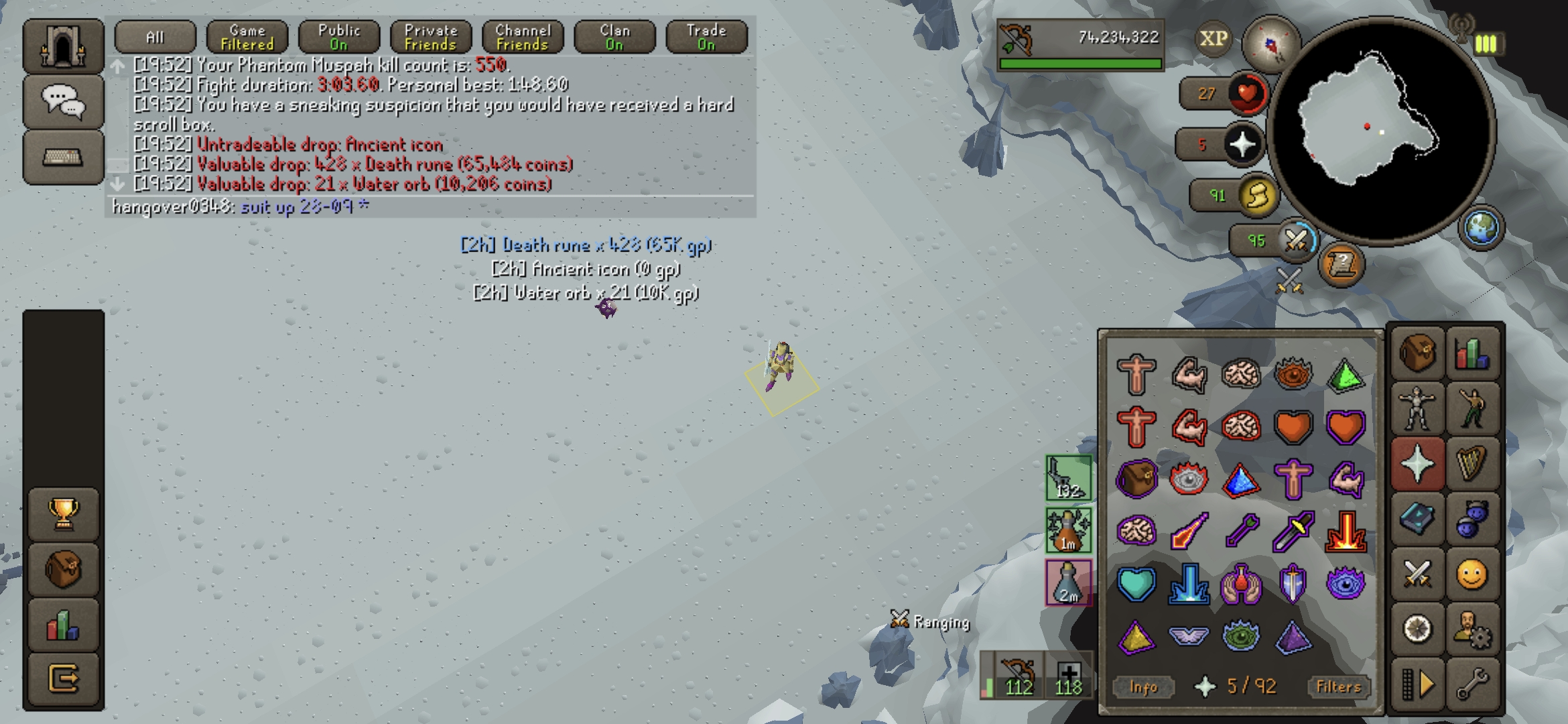Open the prayer Info button
Viewport: 1568px width, 724px height.
1143,687
